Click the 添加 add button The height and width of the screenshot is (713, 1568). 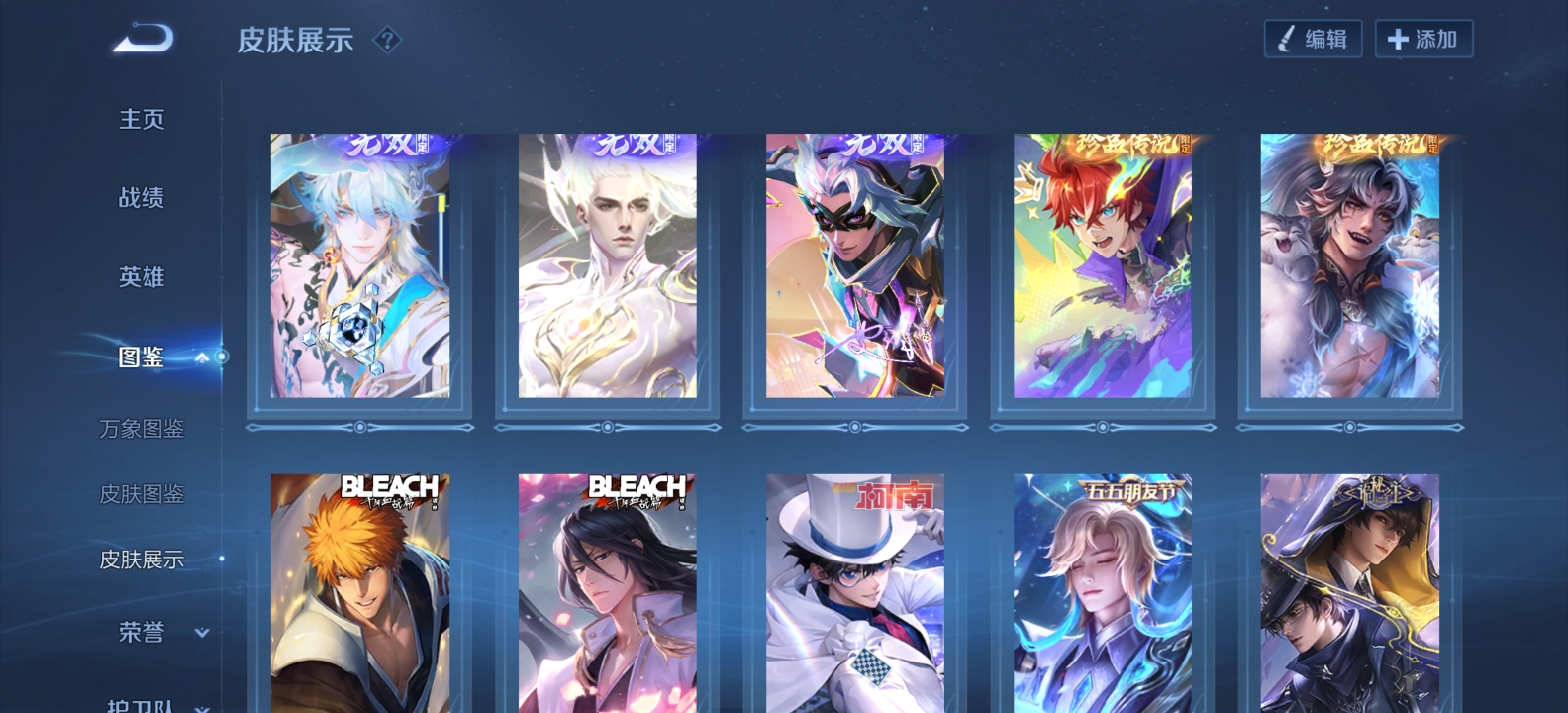point(1423,39)
